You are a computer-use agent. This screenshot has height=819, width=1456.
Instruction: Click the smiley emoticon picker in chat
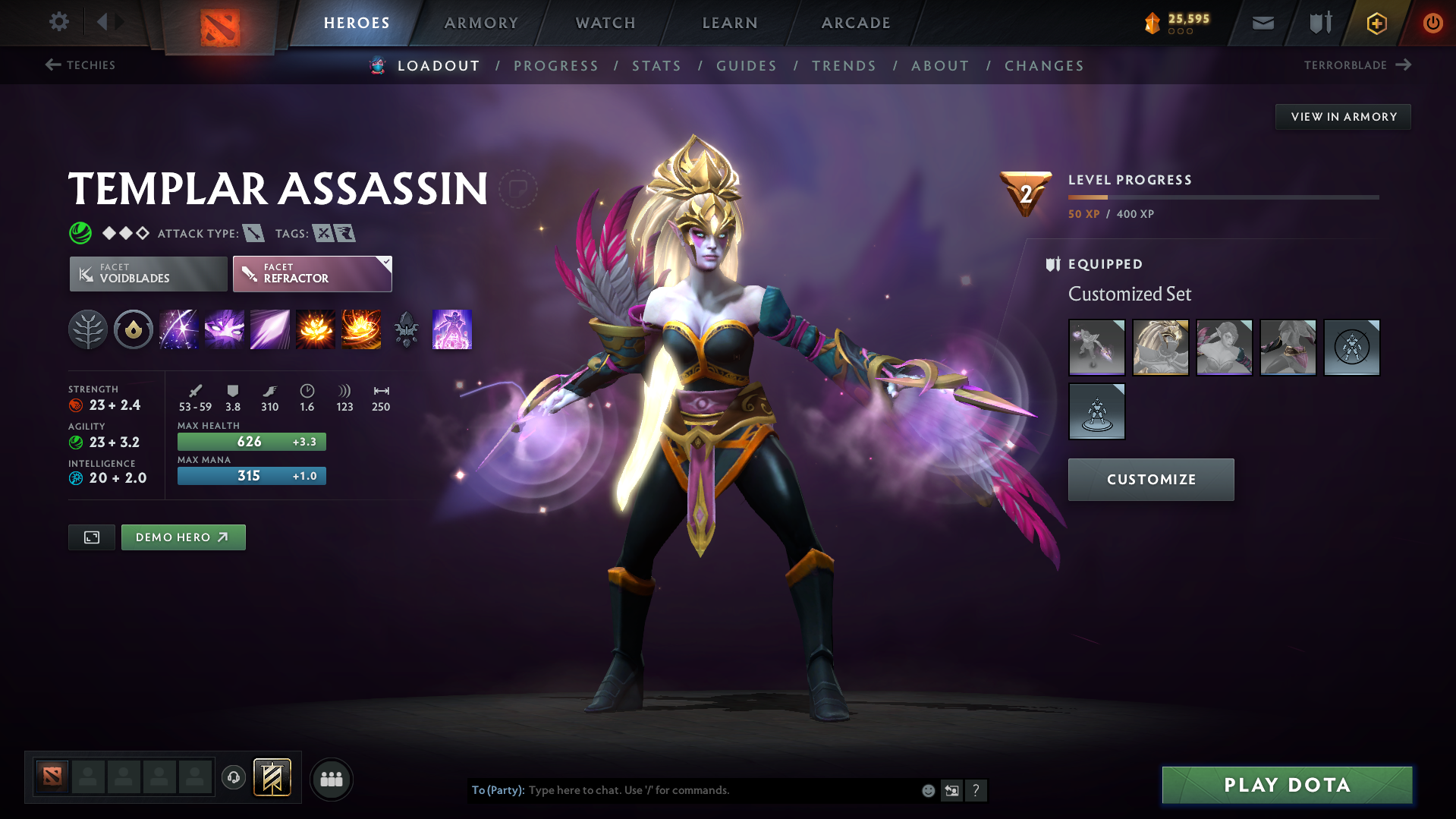(x=927, y=790)
